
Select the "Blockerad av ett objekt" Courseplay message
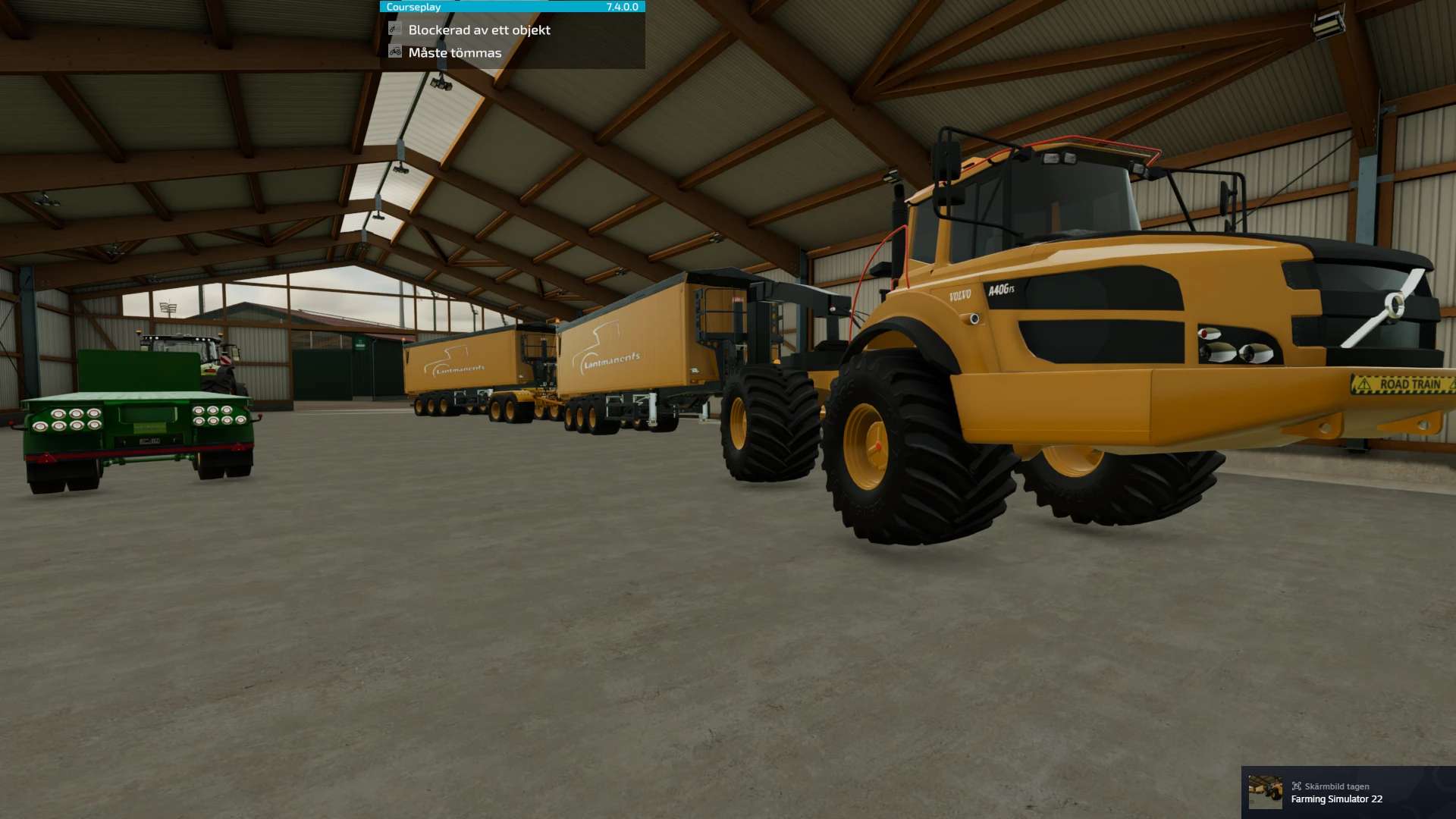pyautogui.click(x=479, y=30)
